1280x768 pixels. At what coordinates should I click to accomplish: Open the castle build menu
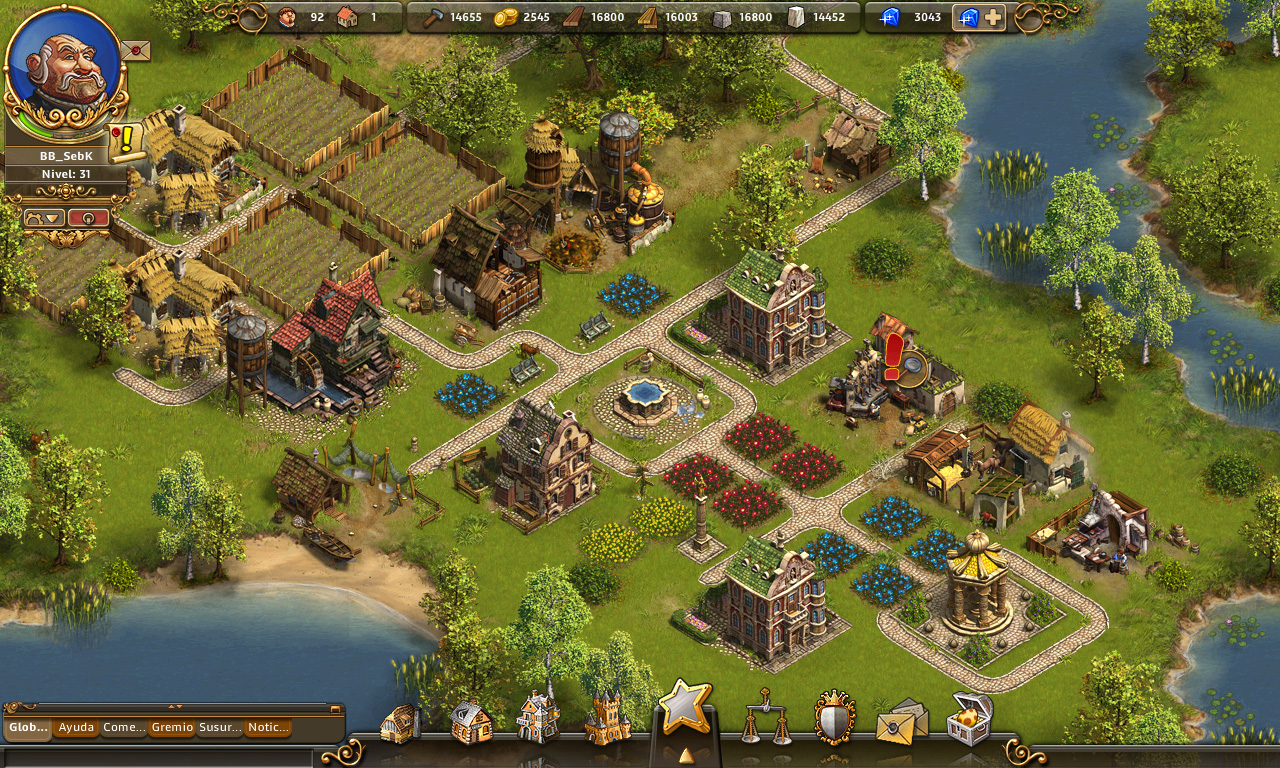pos(607,719)
